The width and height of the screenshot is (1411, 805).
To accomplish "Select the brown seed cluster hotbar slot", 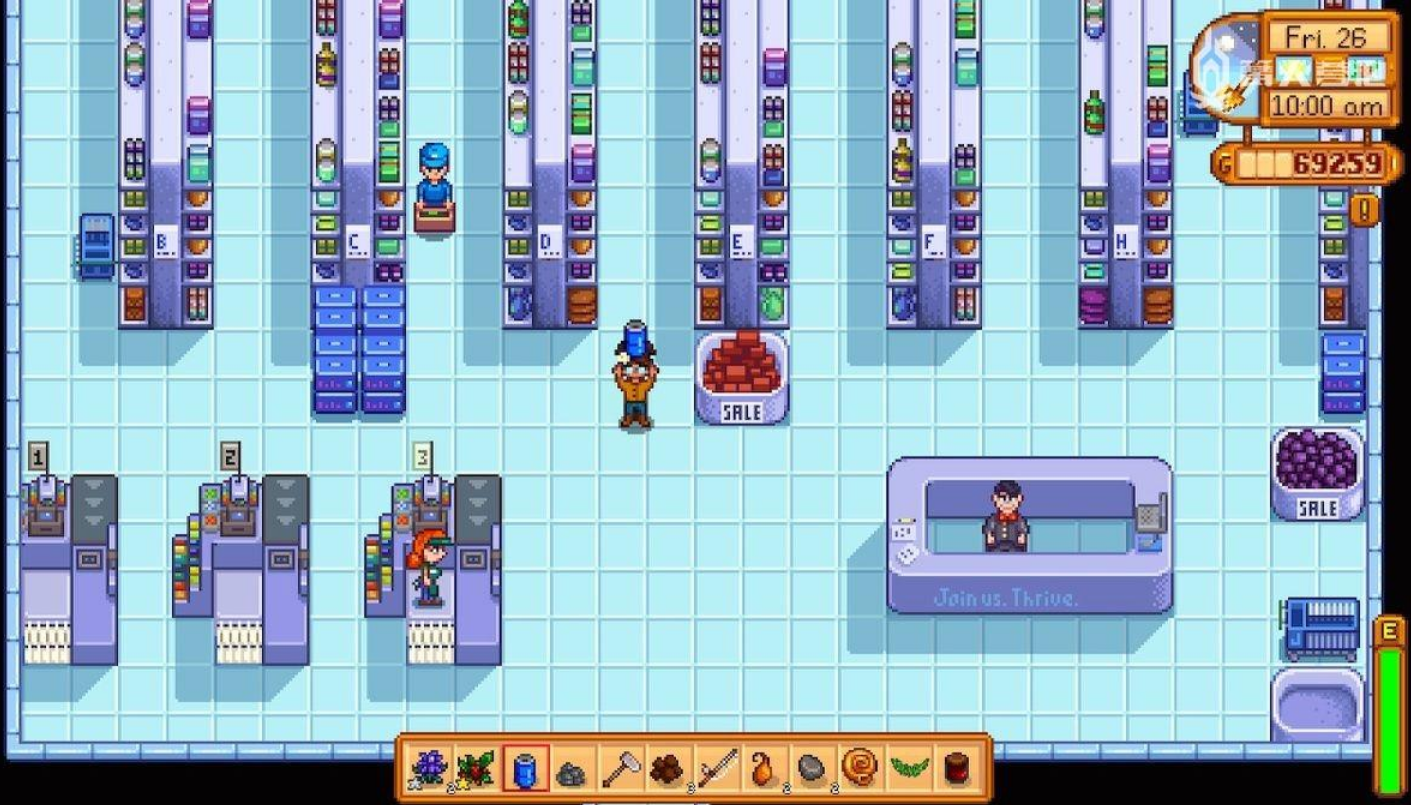I will coord(668,769).
